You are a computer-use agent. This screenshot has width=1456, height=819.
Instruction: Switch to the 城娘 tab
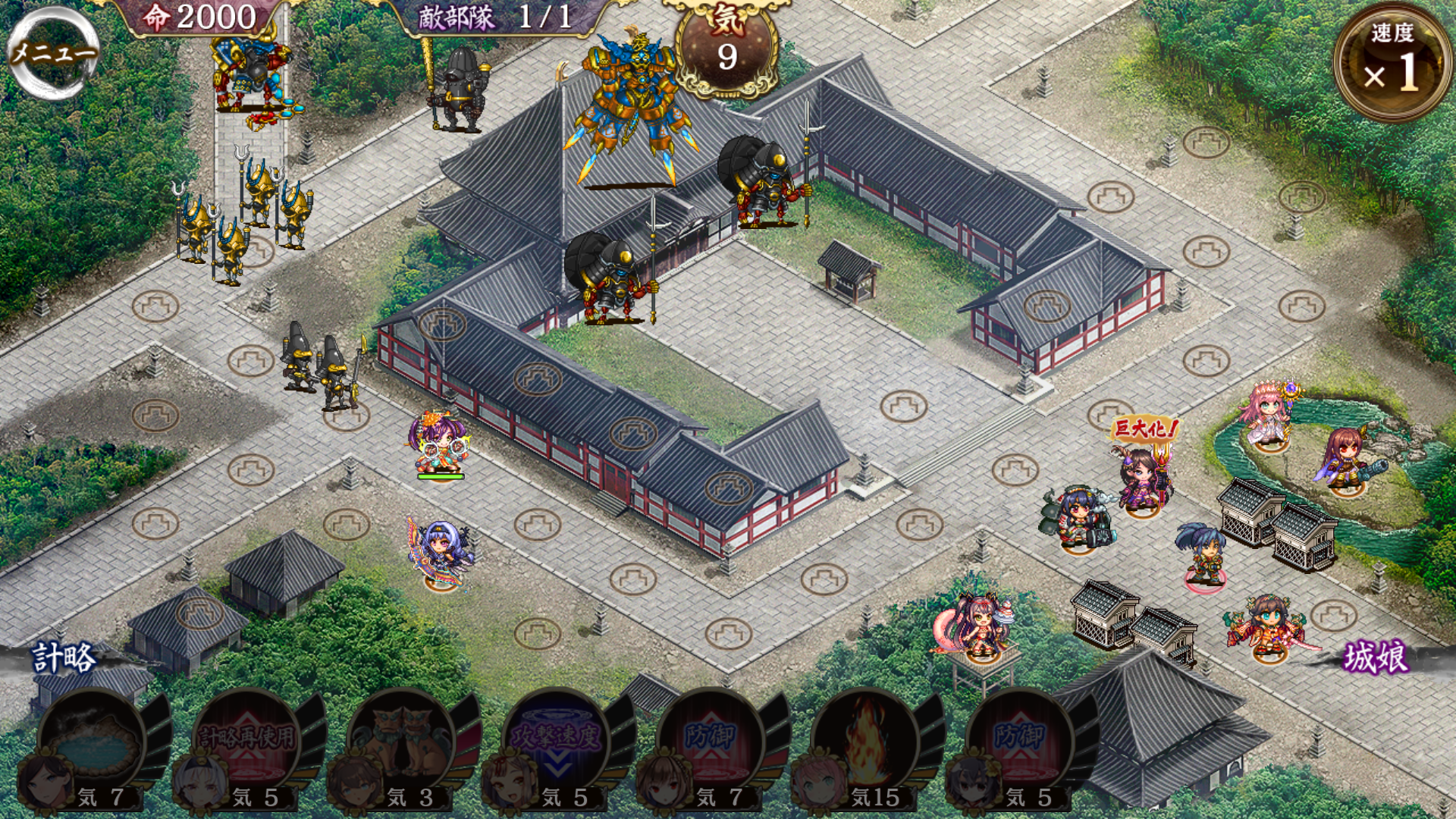pyautogui.click(x=1376, y=657)
